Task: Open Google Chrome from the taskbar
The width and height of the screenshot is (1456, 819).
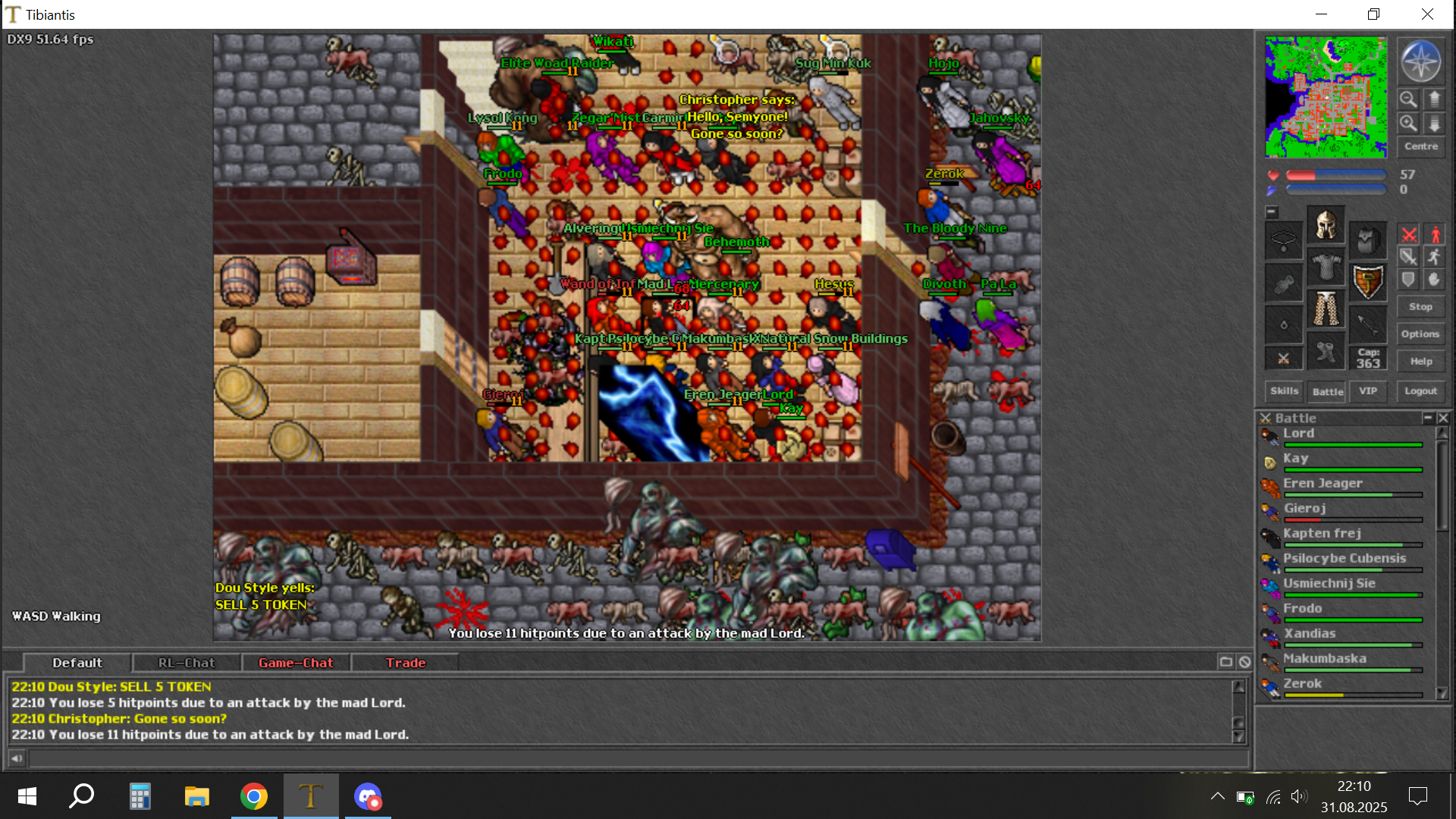Action: point(254,796)
